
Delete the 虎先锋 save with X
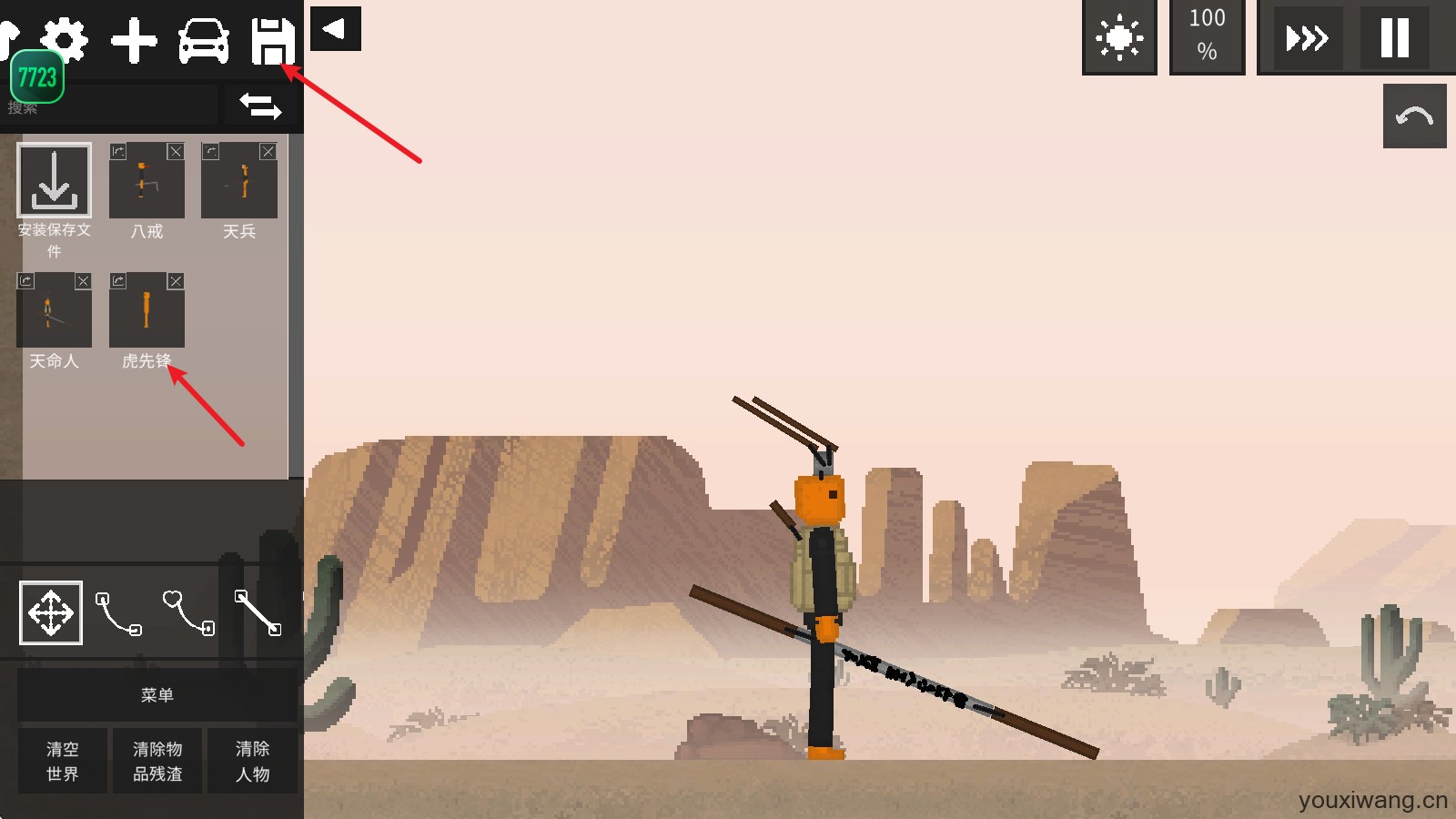176,281
